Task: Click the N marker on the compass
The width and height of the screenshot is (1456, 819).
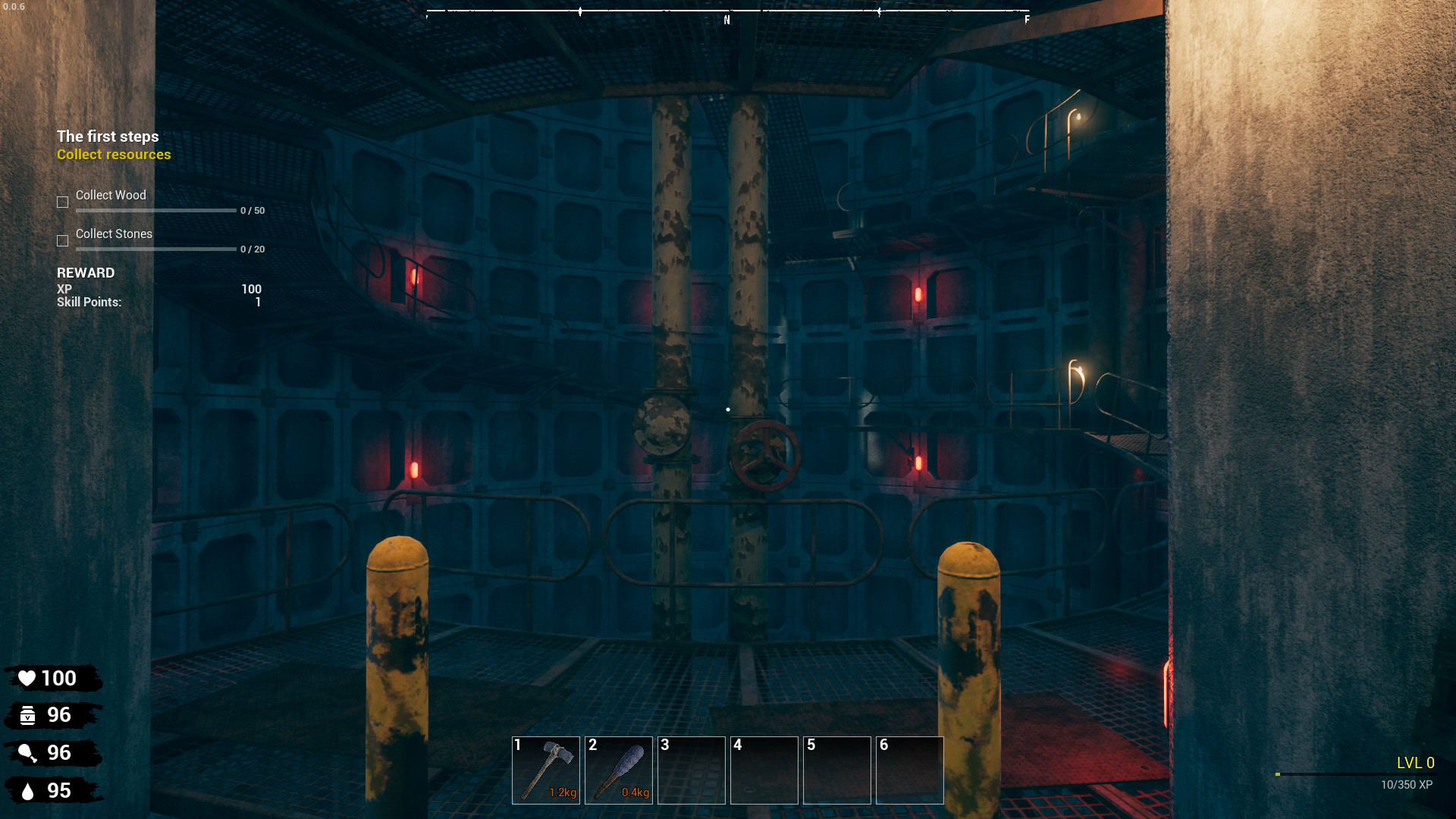Action: coord(725,20)
